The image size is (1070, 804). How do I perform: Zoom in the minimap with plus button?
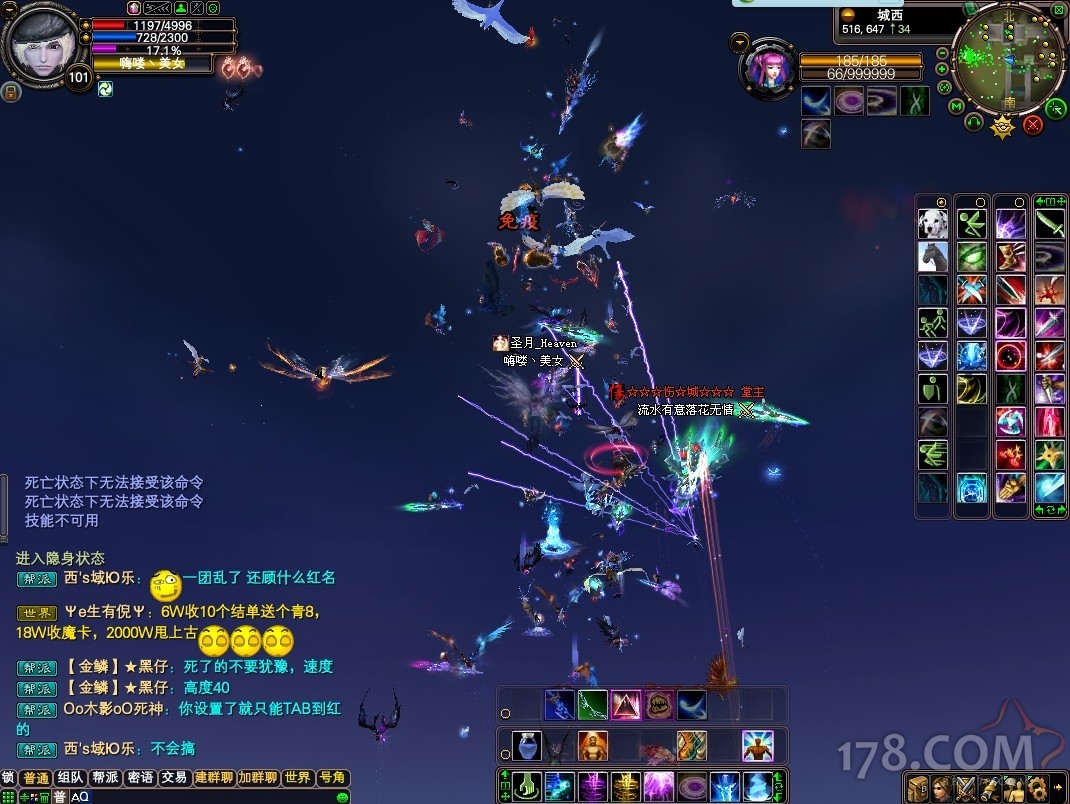(943, 69)
